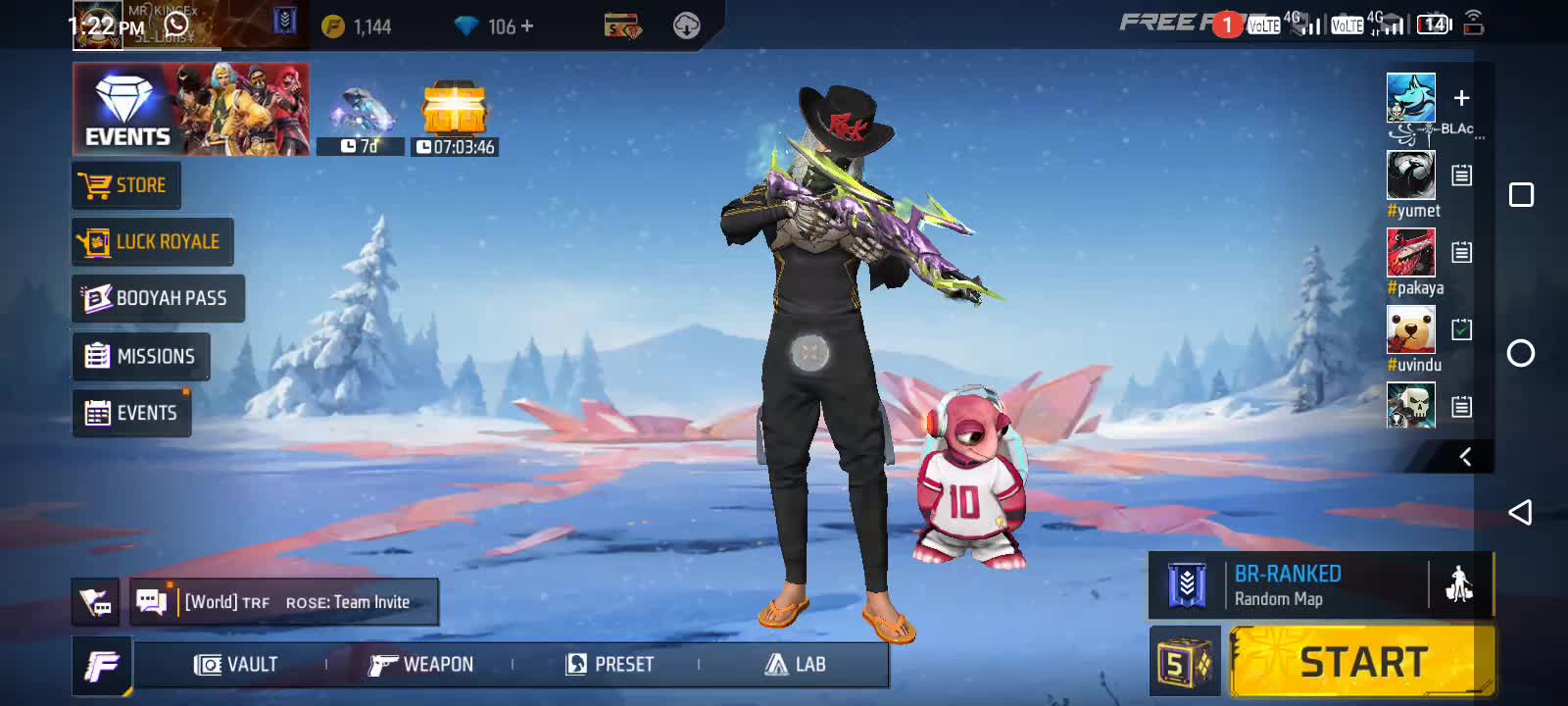This screenshot has width=1568, height=706.
Task: Select friend #yumet in the list
Action: click(1411, 176)
